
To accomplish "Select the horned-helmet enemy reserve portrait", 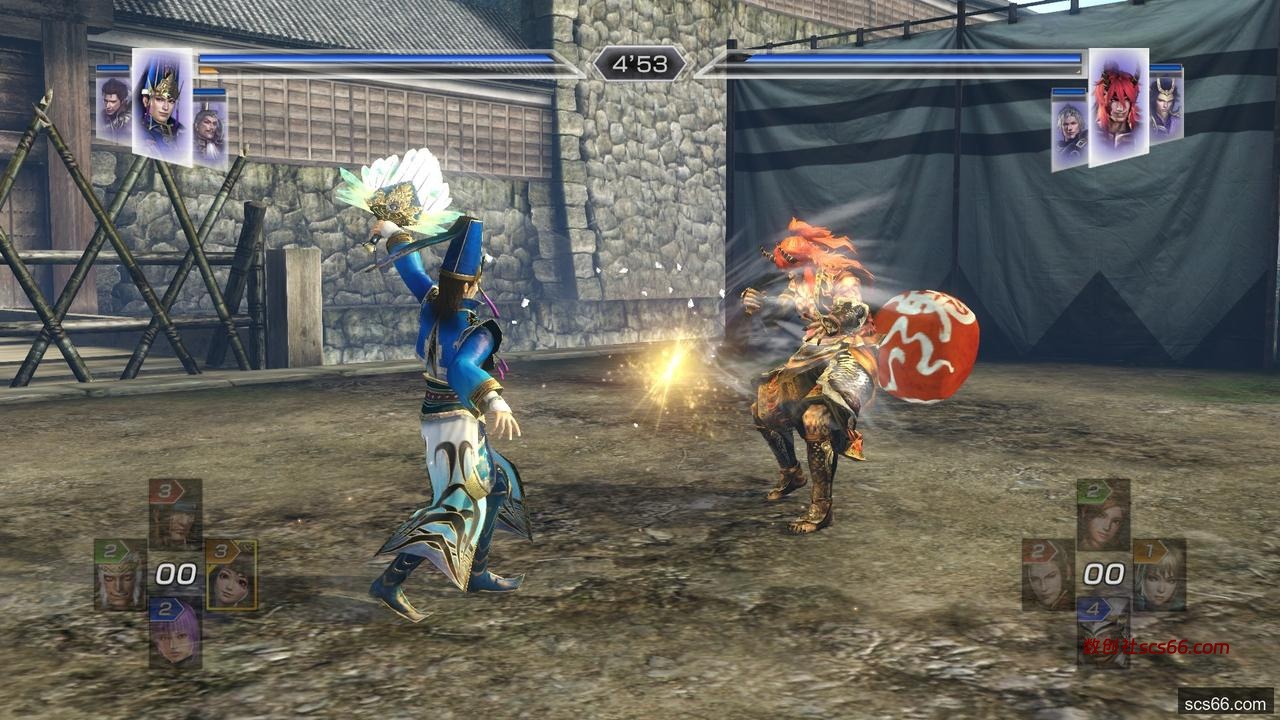I will click(x=1166, y=106).
